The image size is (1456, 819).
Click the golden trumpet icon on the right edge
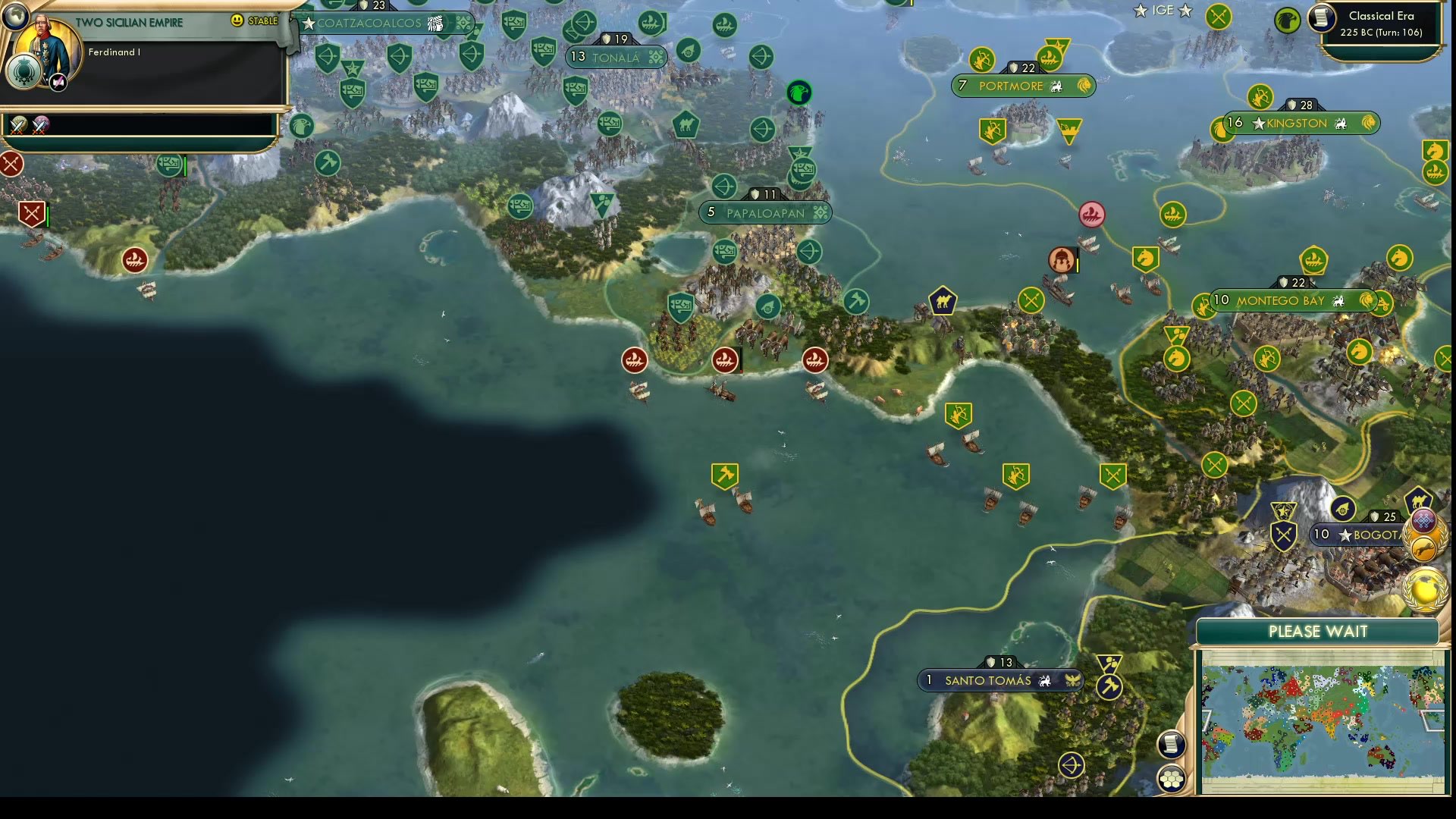pos(1424,548)
